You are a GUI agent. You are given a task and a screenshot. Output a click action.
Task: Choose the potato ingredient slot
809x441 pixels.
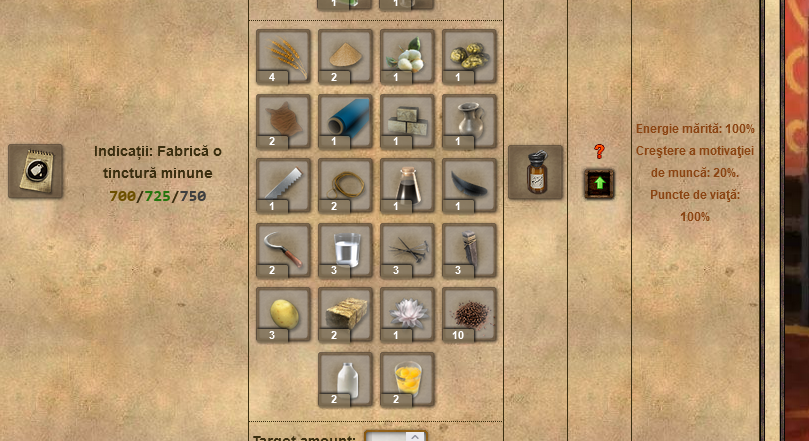coord(283,313)
